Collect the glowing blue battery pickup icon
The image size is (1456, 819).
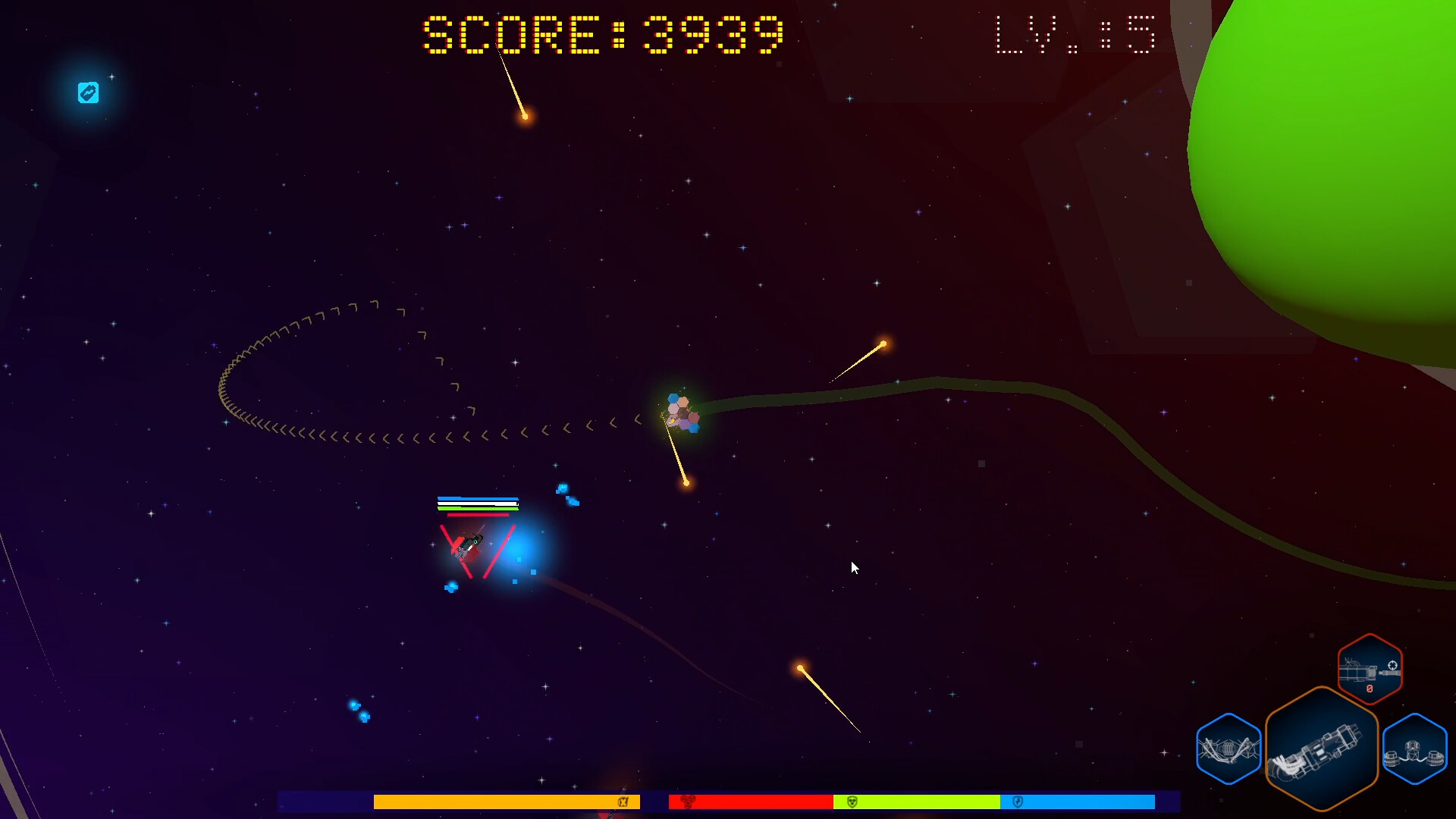(x=89, y=92)
